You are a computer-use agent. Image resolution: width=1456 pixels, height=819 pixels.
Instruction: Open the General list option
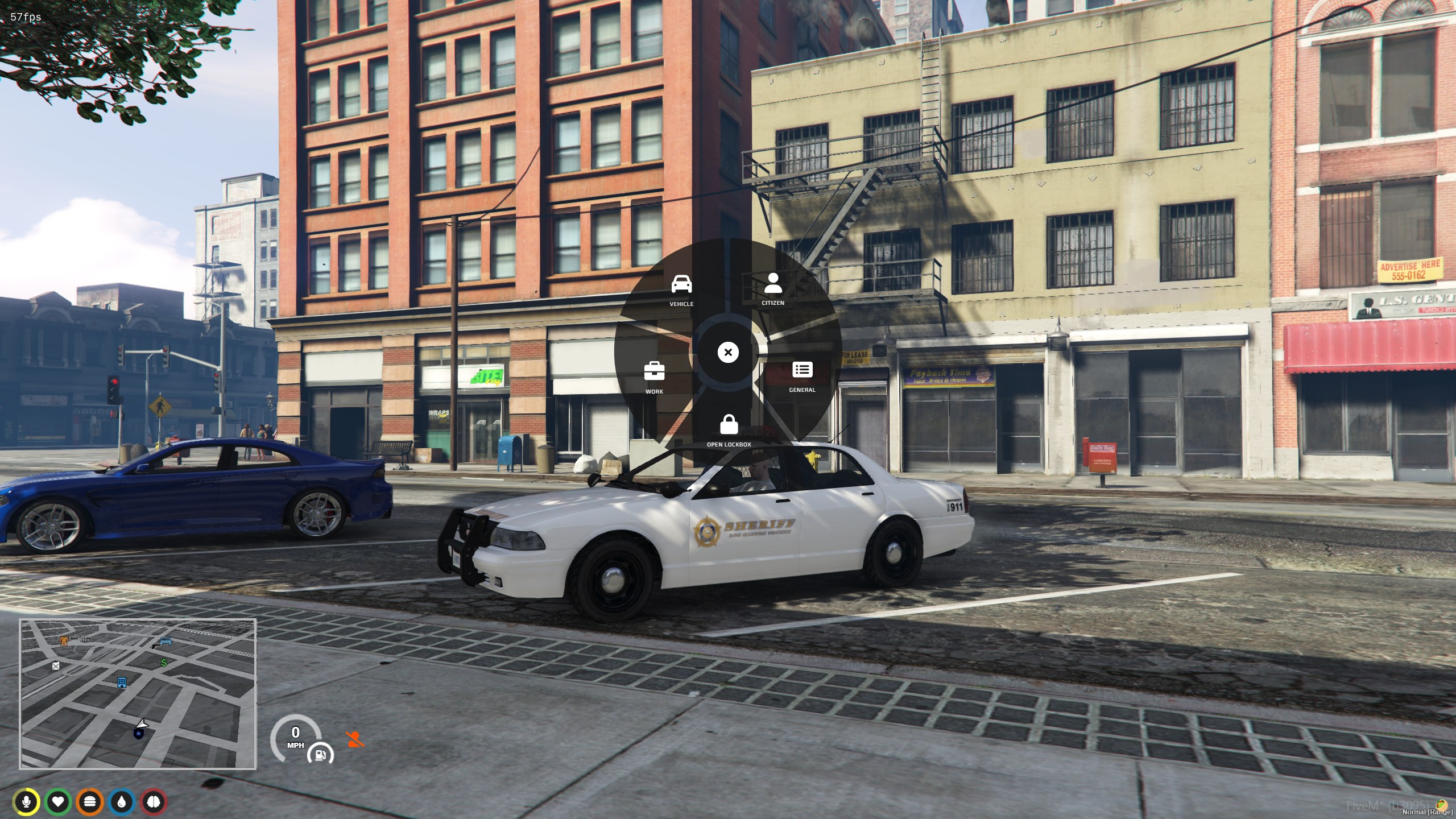click(802, 375)
